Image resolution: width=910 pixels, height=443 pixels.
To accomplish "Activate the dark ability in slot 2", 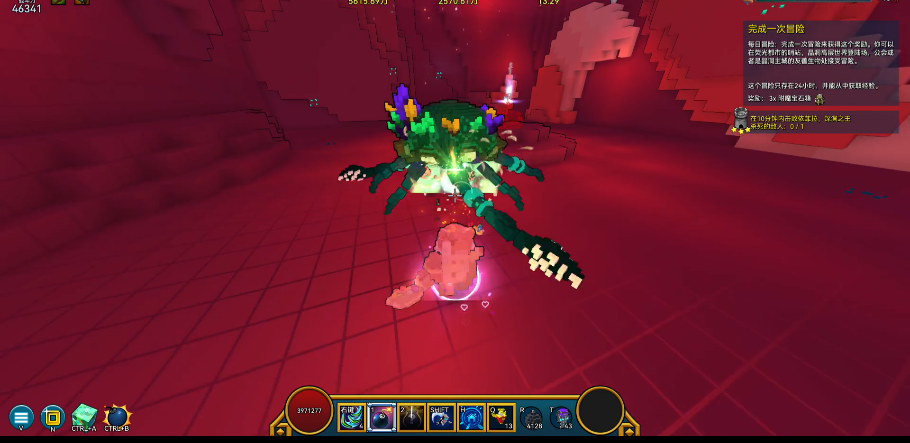I will click(x=411, y=417).
